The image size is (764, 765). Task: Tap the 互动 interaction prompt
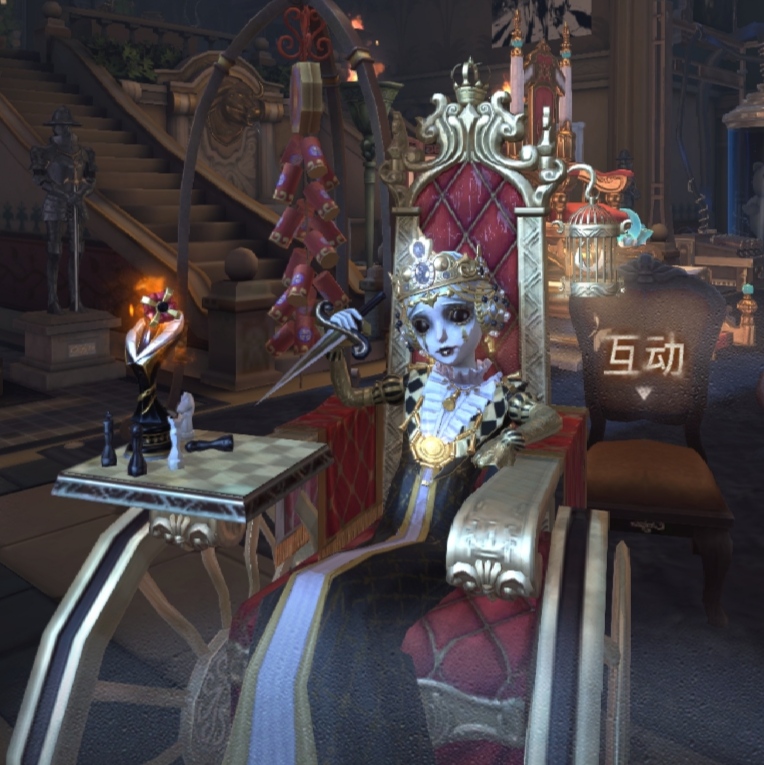[x=642, y=360]
